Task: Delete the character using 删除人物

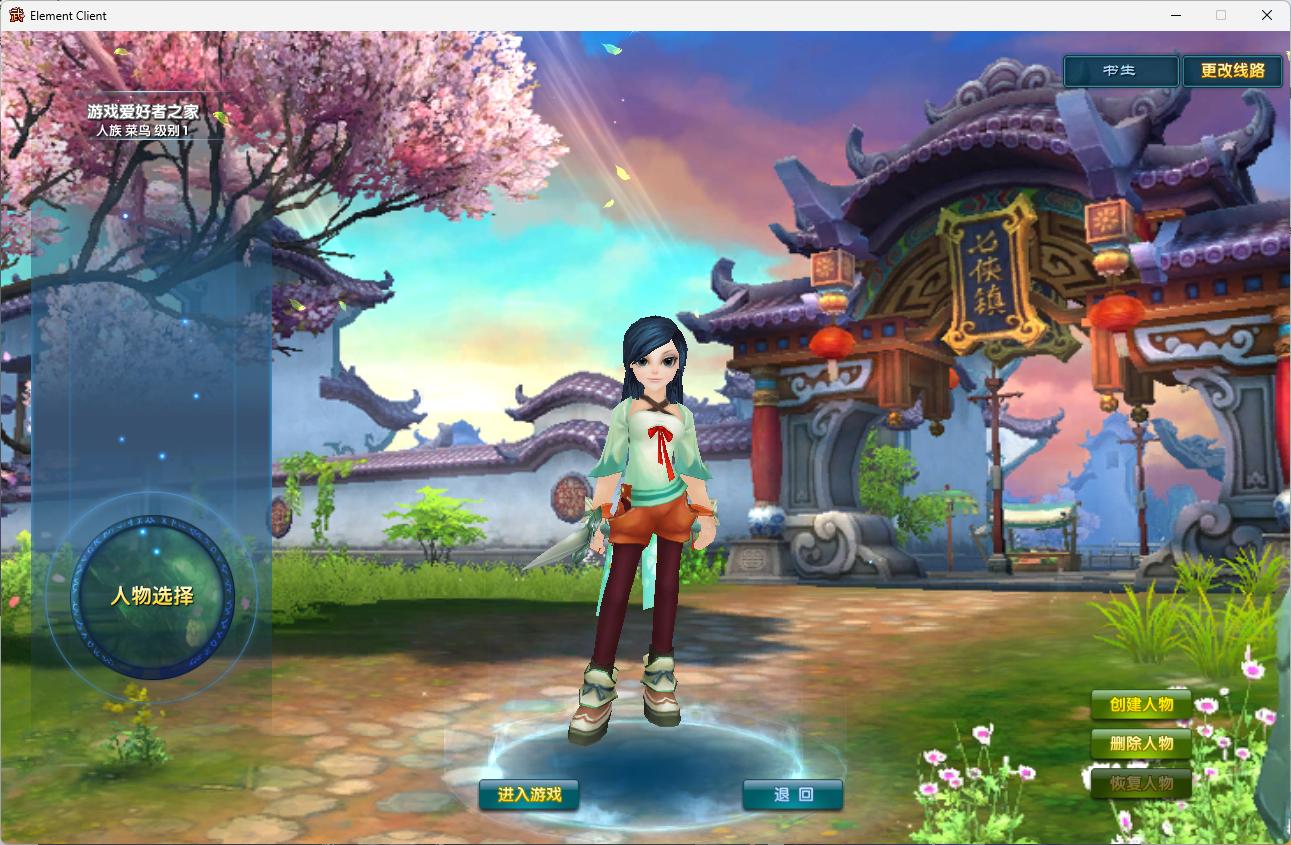Action: 1141,744
